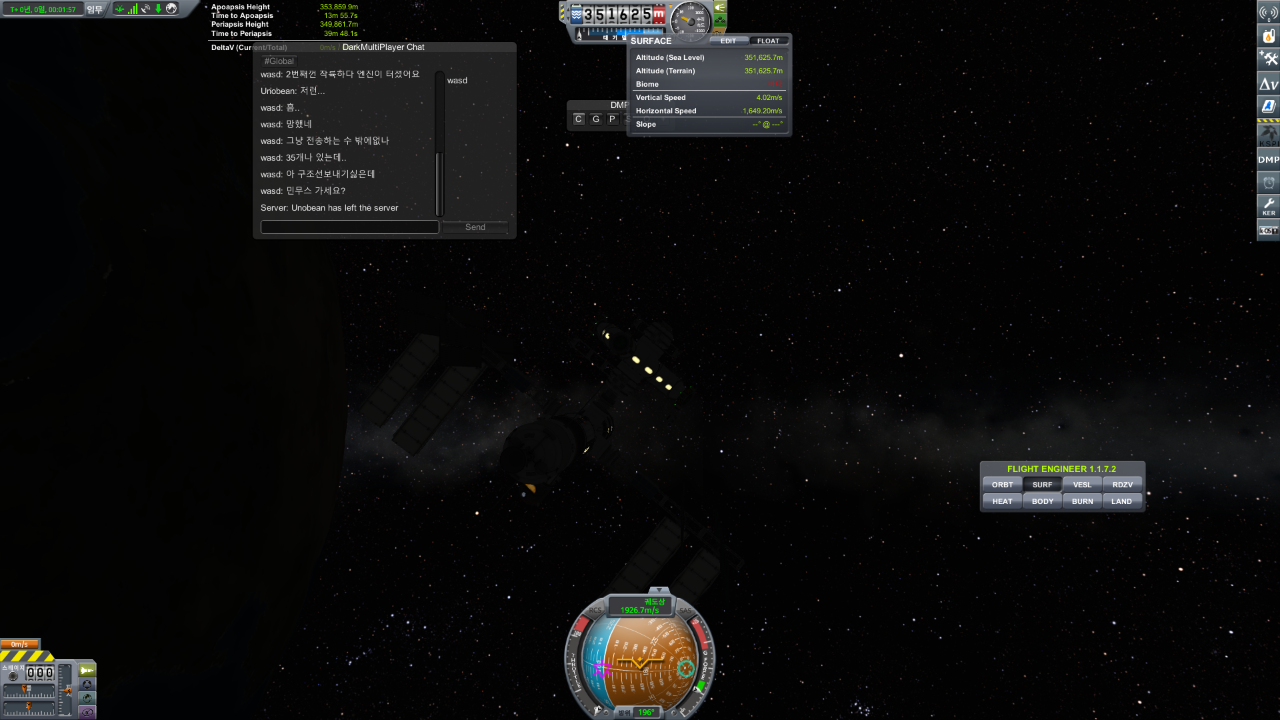Launch the KER wrench toolbar button

(1268, 206)
